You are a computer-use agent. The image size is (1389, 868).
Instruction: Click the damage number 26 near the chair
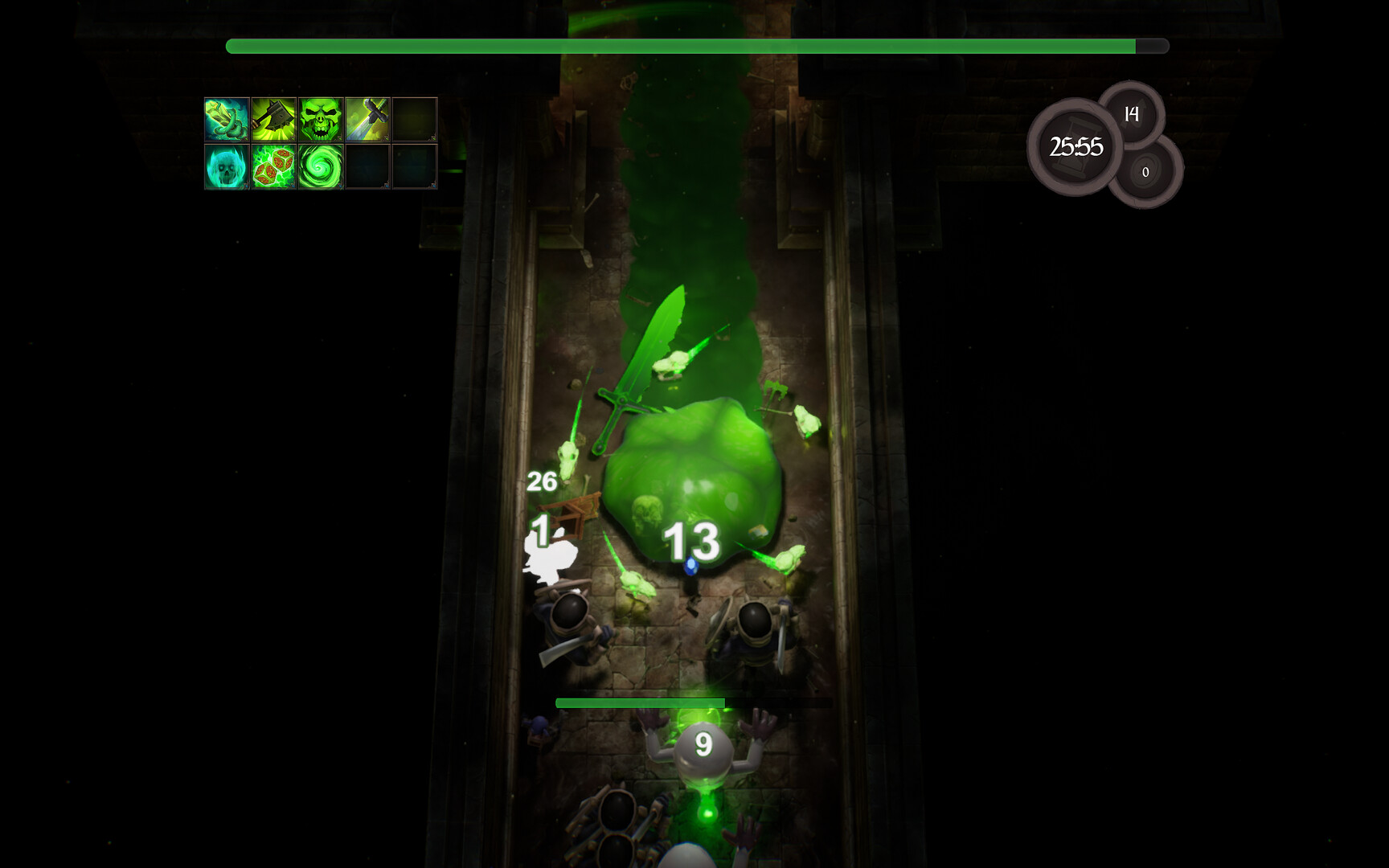click(543, 482)
